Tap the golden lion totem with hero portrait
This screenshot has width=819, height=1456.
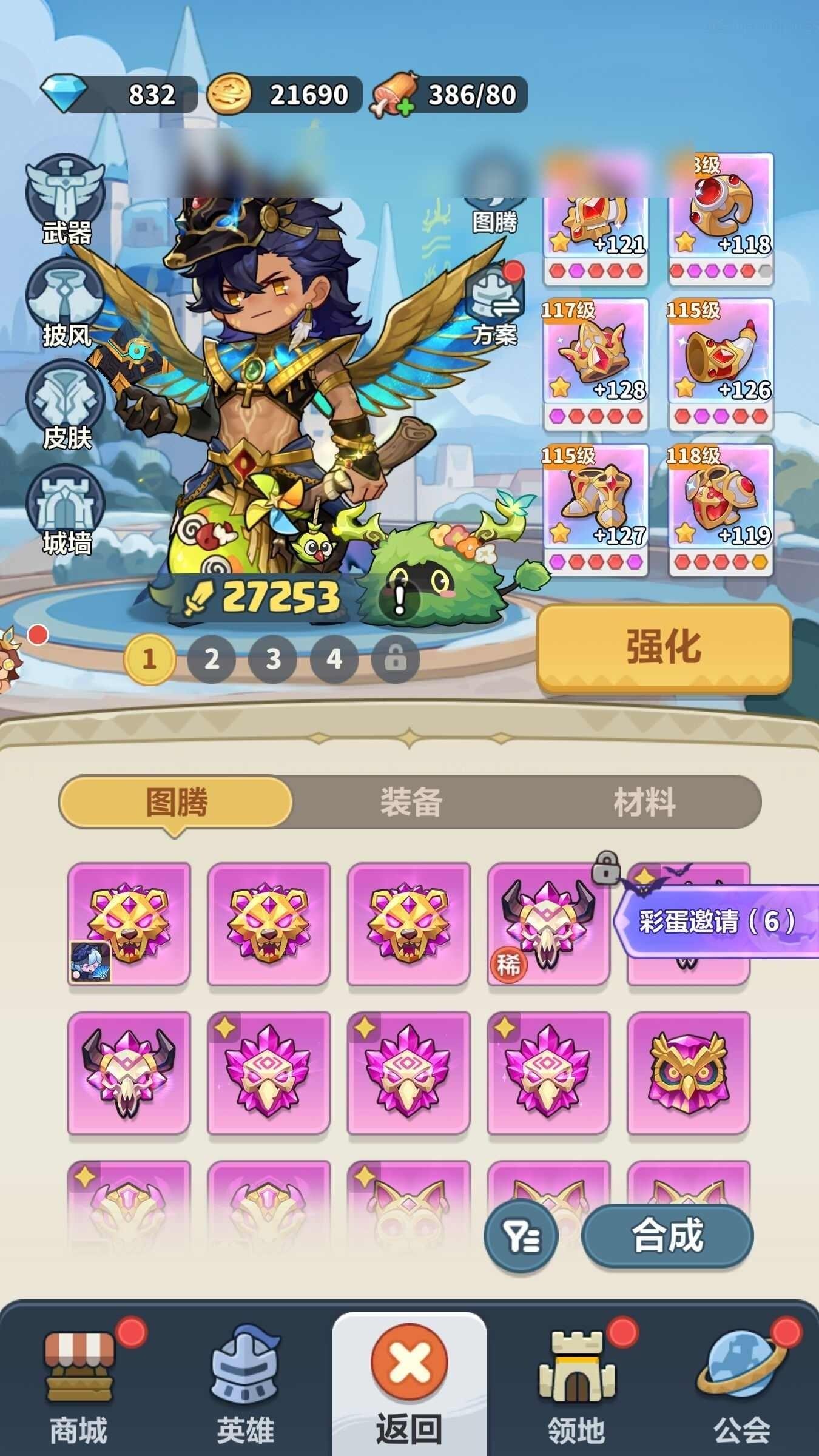[x=130, y=922]
